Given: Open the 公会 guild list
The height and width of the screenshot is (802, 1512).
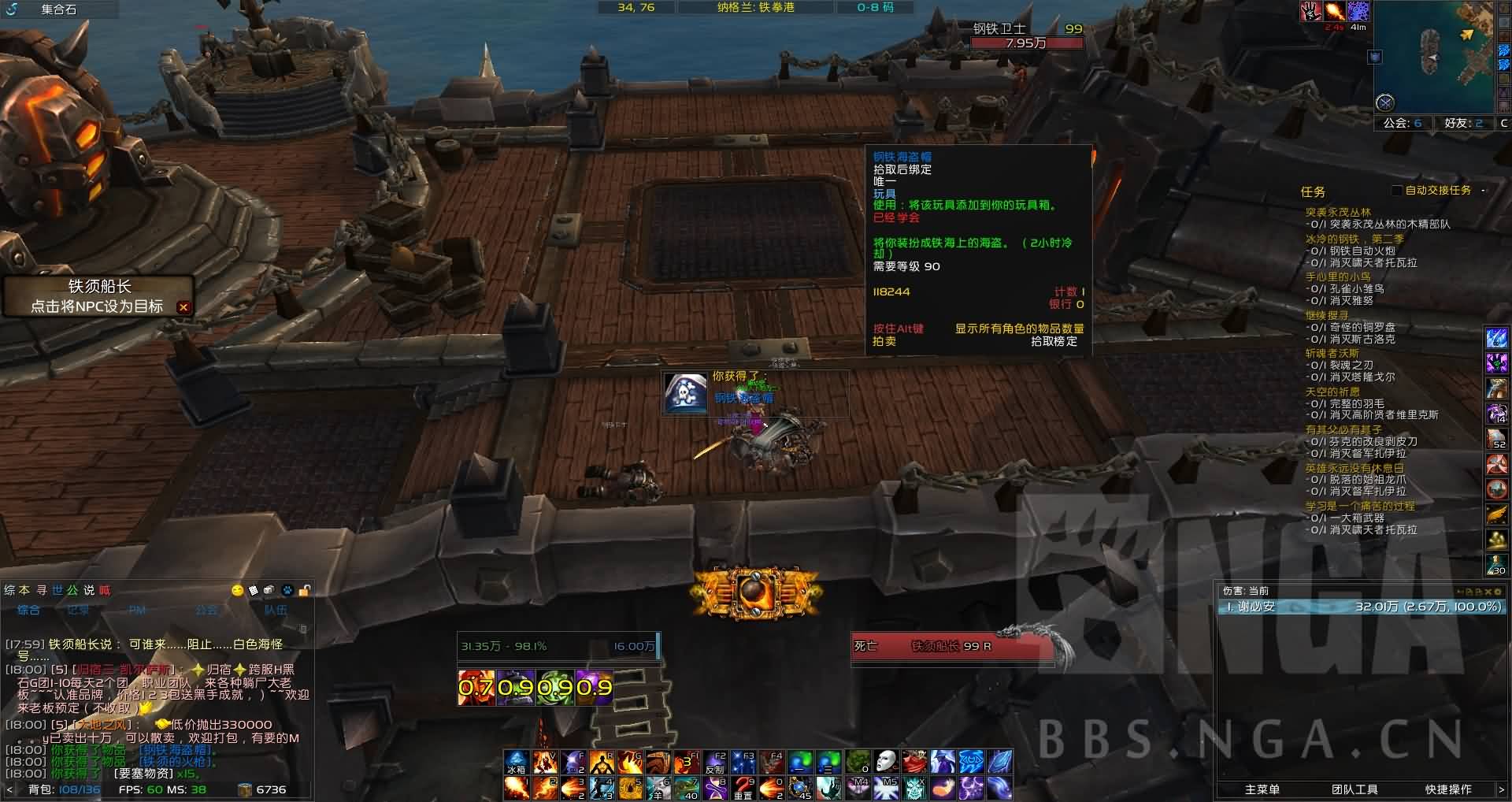Looking at the screenshot, I should [1403, 123].
